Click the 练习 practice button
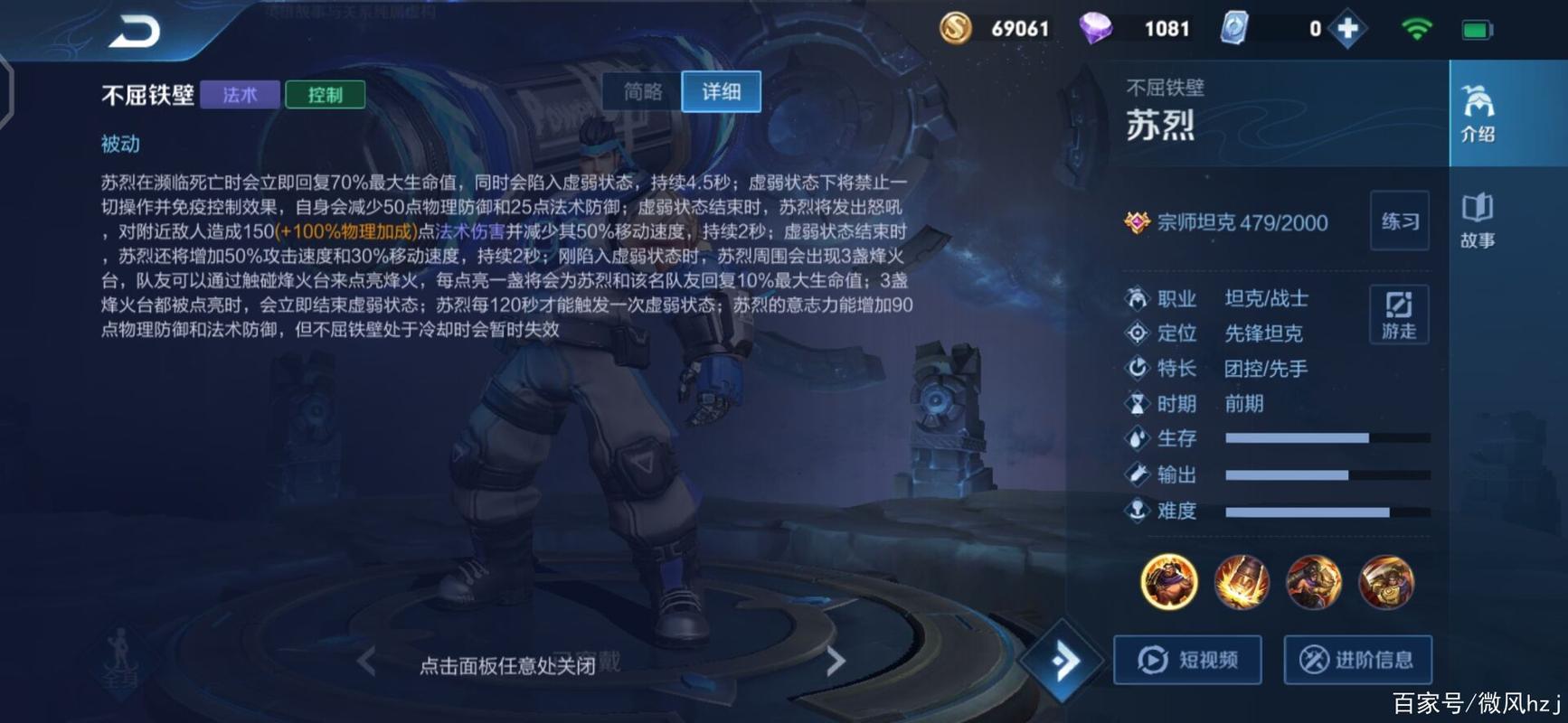This screenshot has height=723, width=1568. 1399,222
